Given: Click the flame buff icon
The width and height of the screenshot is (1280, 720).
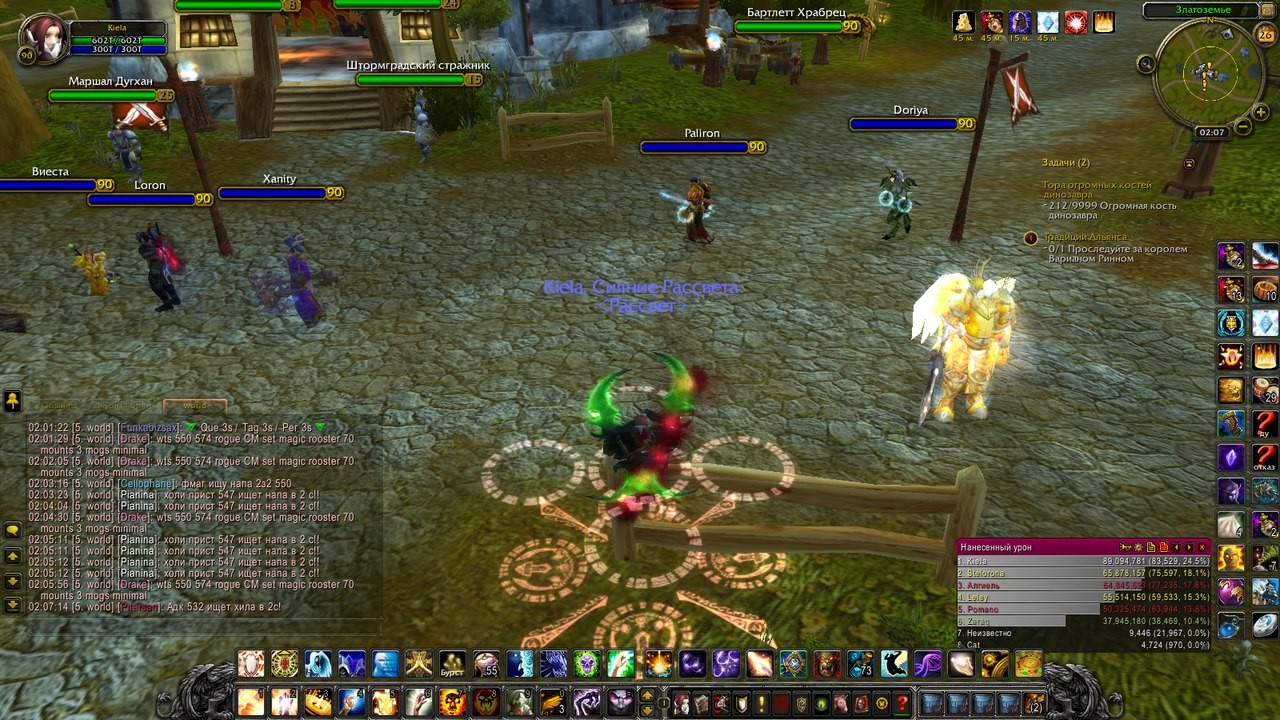Looking at the screenshot, I should coord(1104,22).
